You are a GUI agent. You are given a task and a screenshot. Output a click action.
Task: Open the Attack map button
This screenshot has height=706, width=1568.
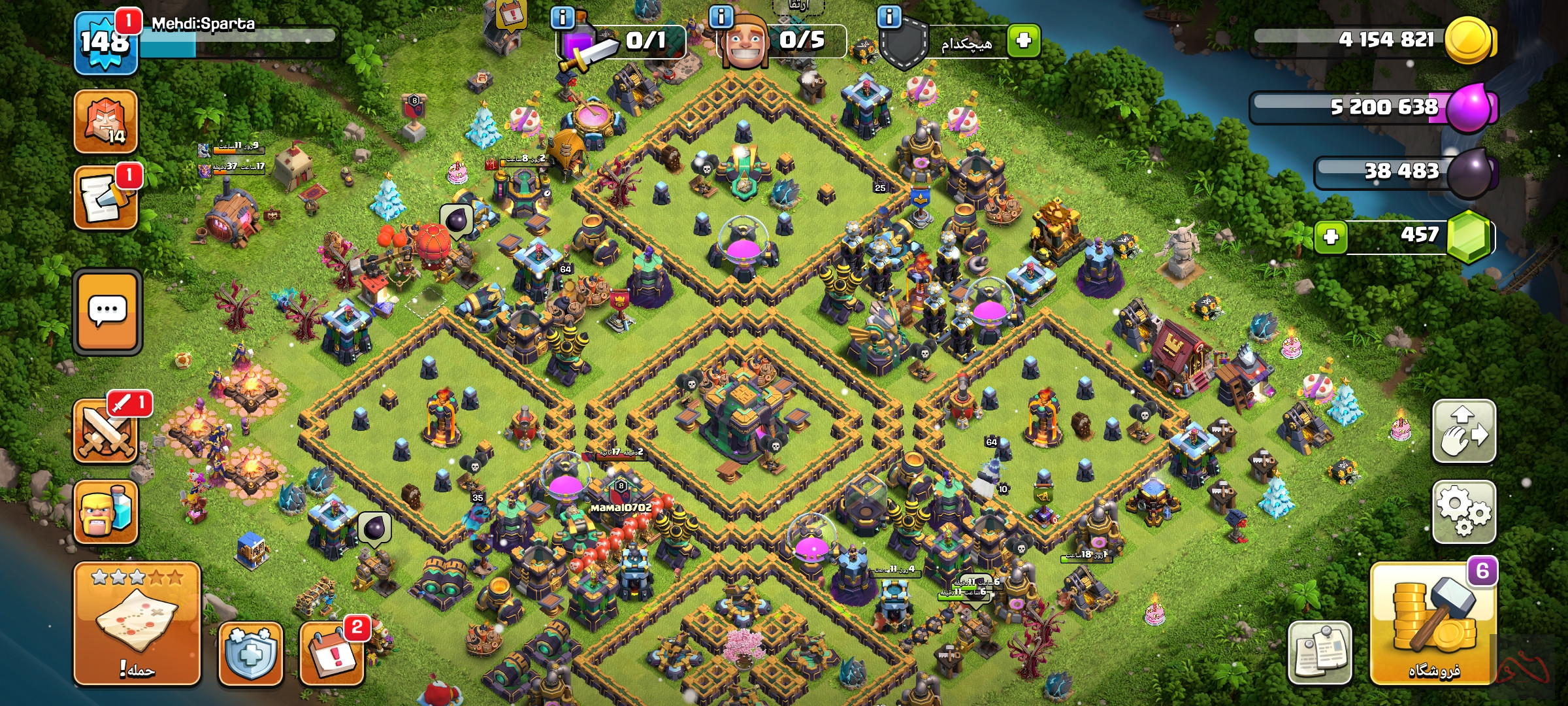tap(137, 623)
